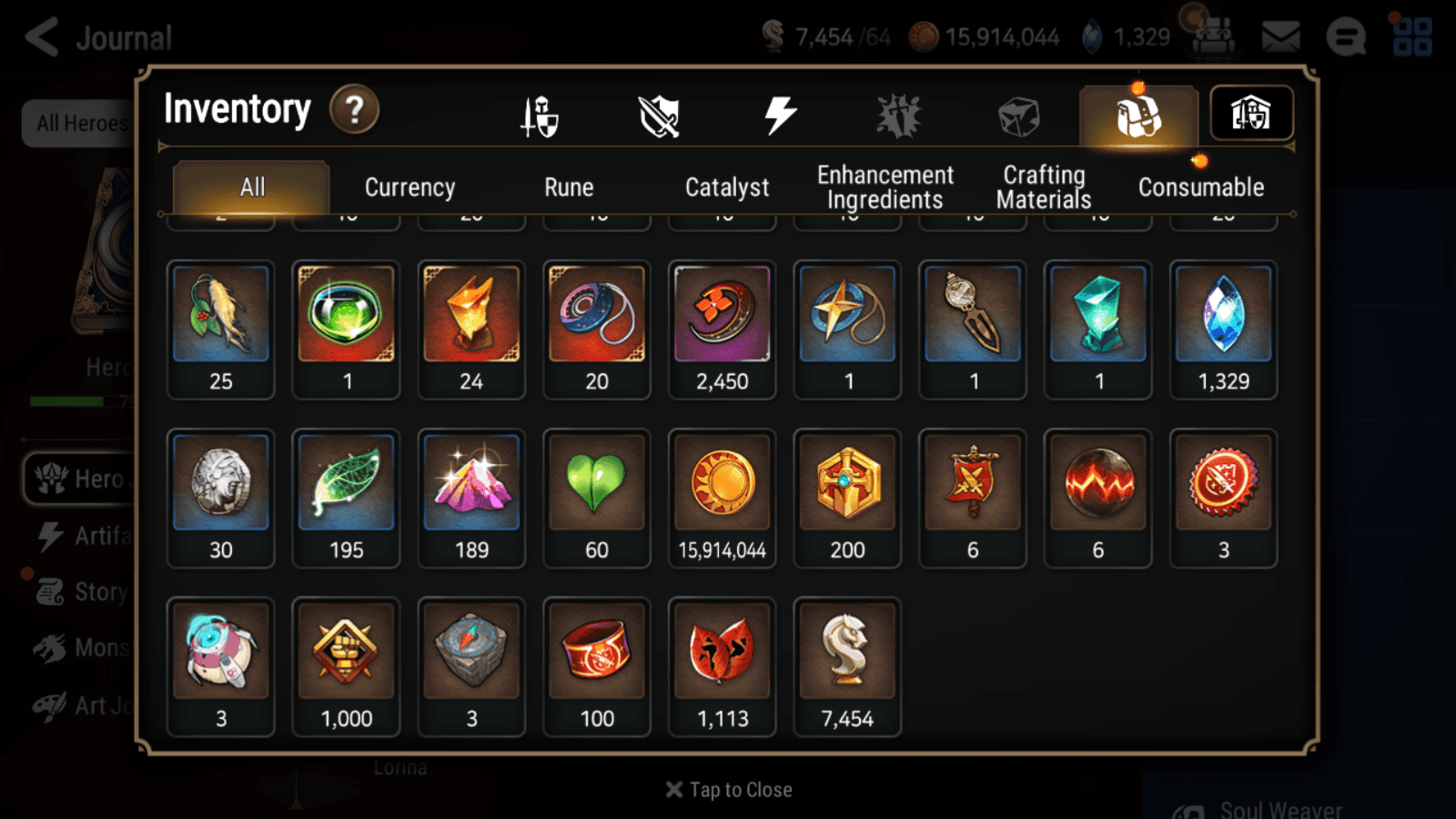
Task: Select the backpack Materials inventory category
Action: [1137, 116]
